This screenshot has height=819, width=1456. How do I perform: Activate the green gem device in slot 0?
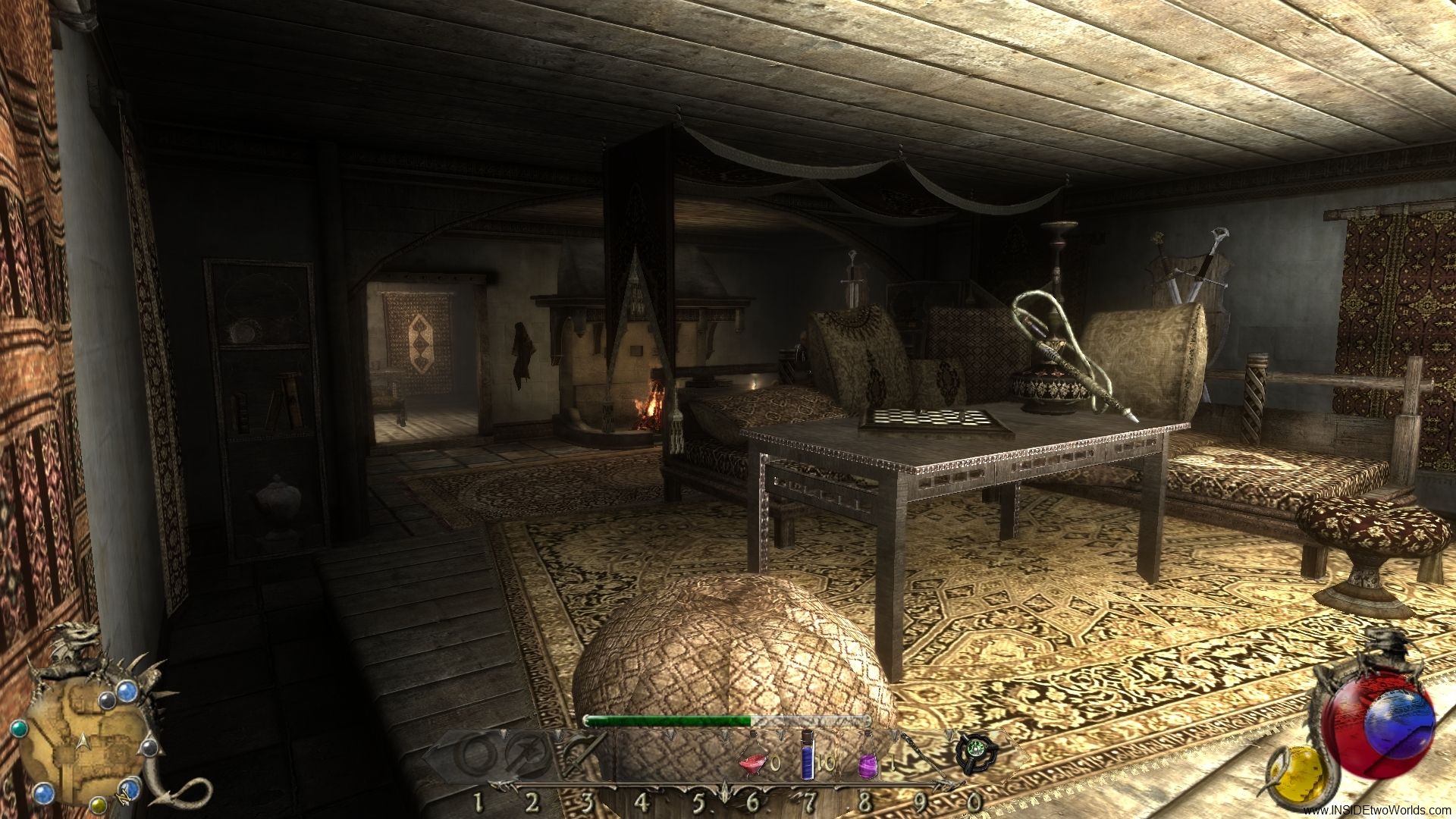pyautogui.click(x=971, y=755)
